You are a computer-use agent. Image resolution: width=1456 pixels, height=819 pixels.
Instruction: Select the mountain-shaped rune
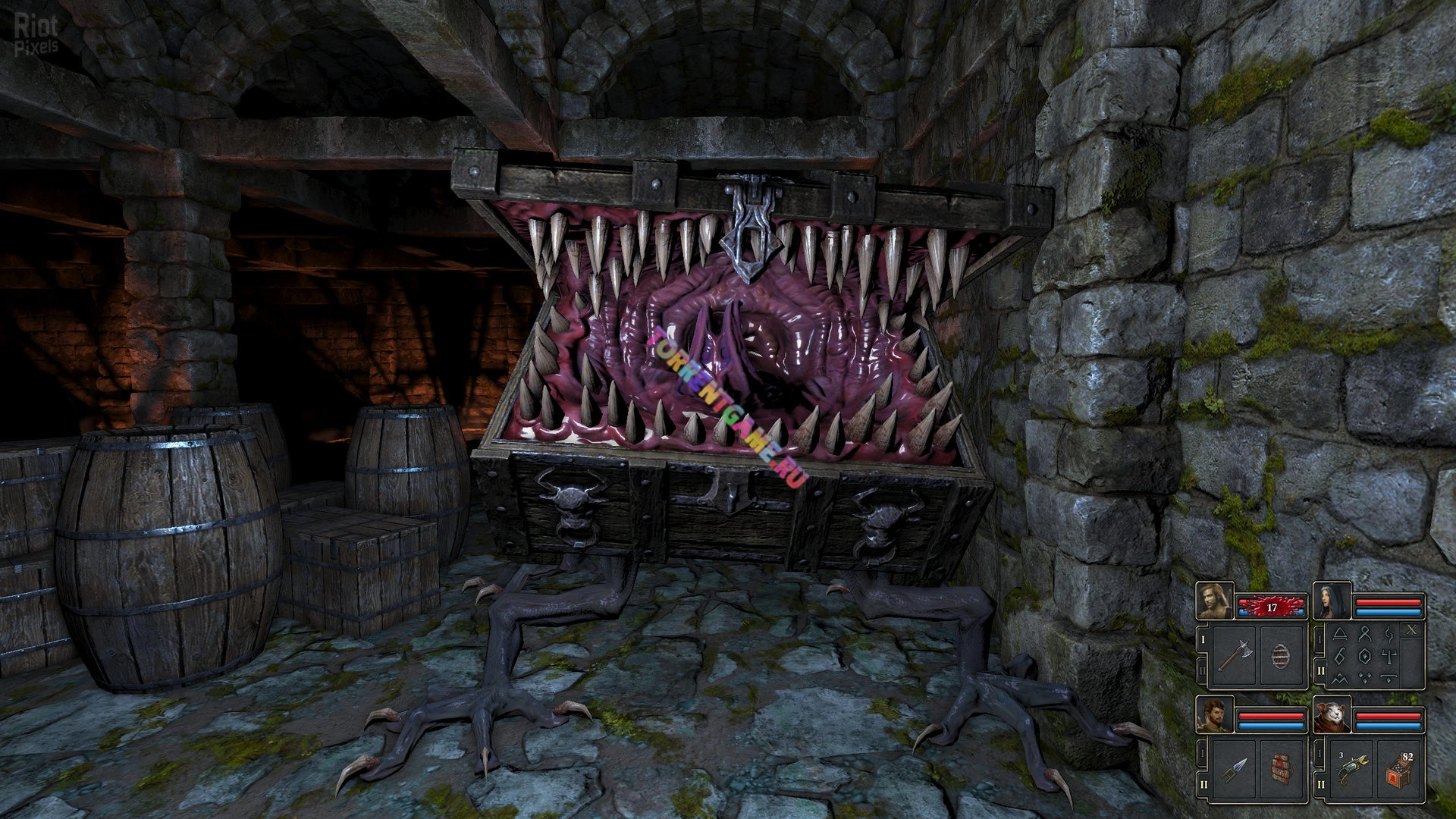tap(1340, 677)
